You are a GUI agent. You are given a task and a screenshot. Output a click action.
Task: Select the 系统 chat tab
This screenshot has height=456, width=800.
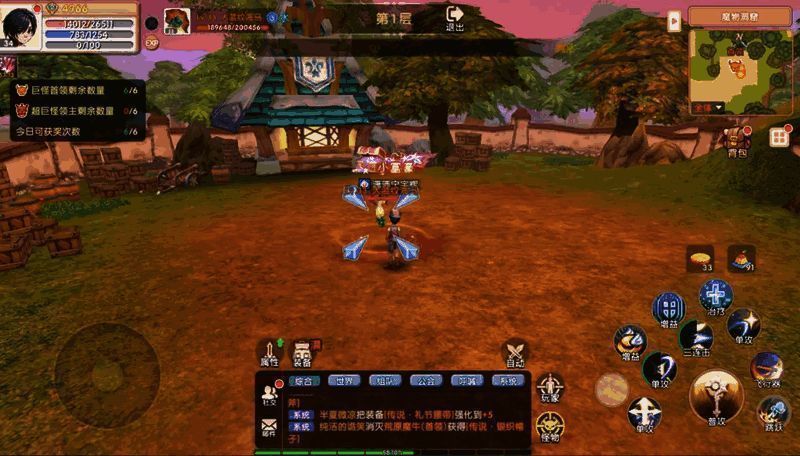point(508,381)
